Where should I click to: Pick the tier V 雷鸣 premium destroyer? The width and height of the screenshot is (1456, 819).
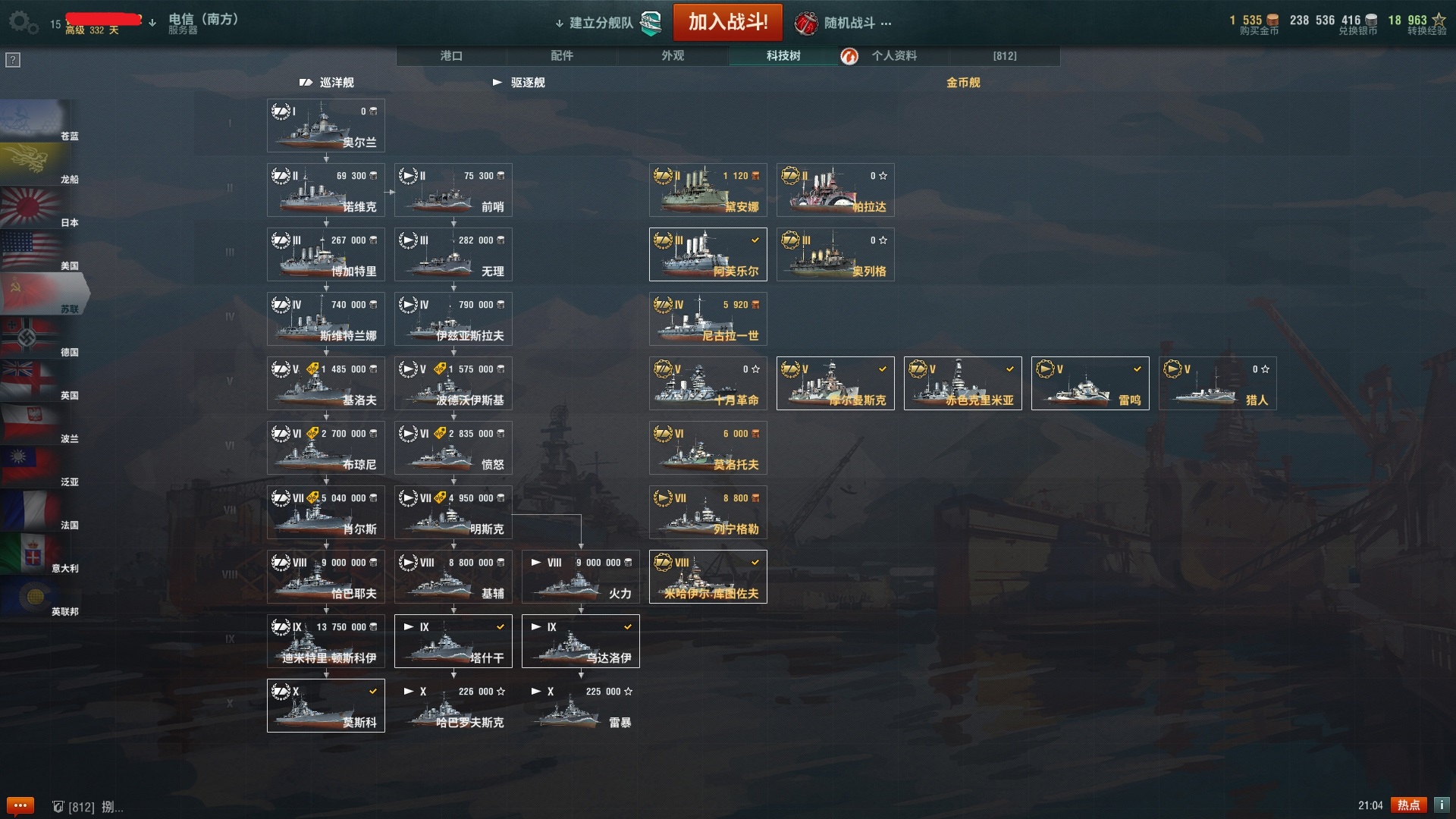[x=1090, y=384]
